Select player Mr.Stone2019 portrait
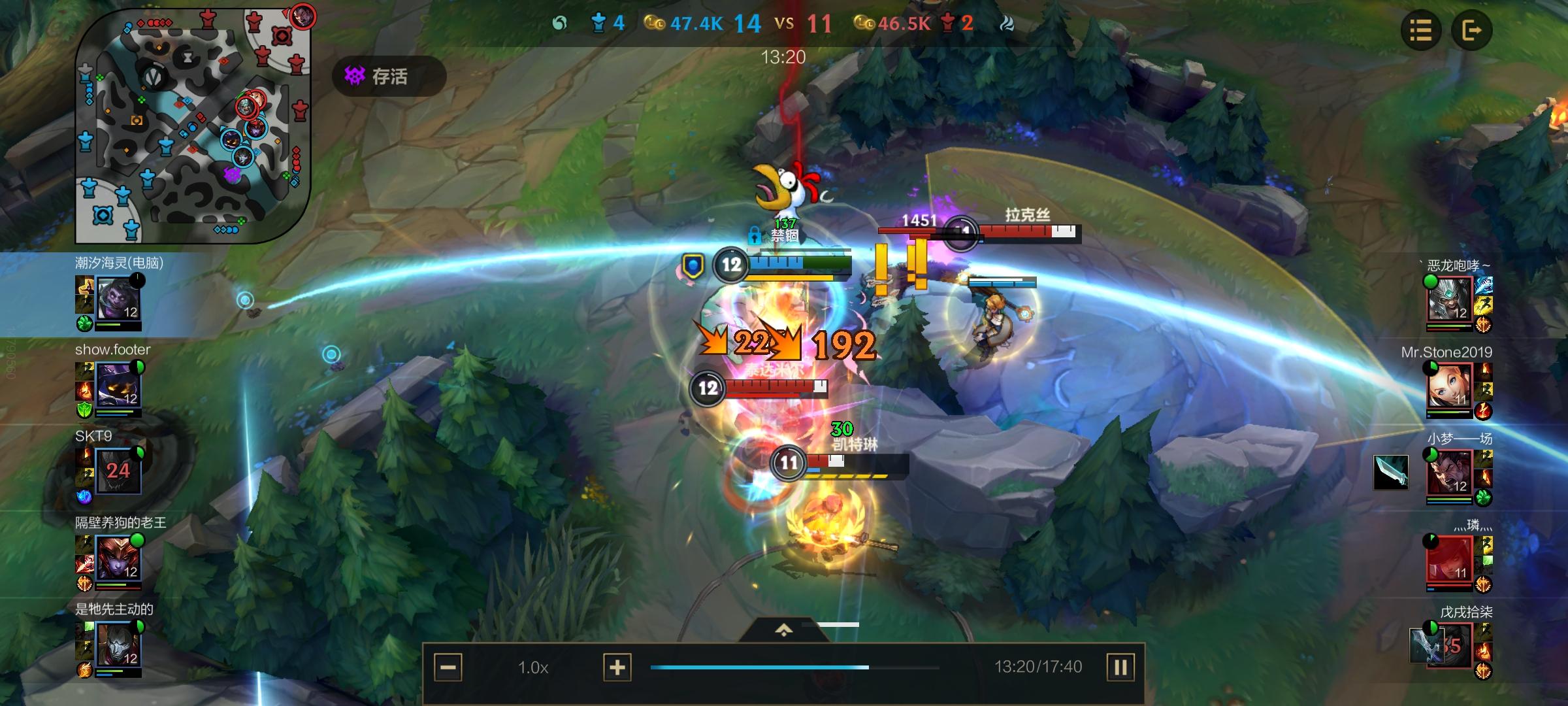Viewport: 1568px width, 706px height. [x=1449, y=387]
